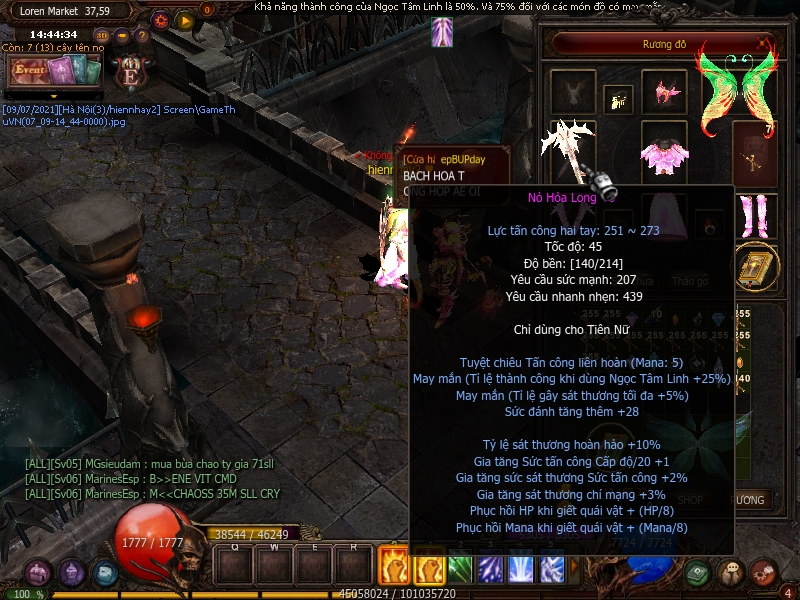Select the pink helmet slot
Image resolution: width=800 pixels, height=600 pixels.
click(663, 93)
